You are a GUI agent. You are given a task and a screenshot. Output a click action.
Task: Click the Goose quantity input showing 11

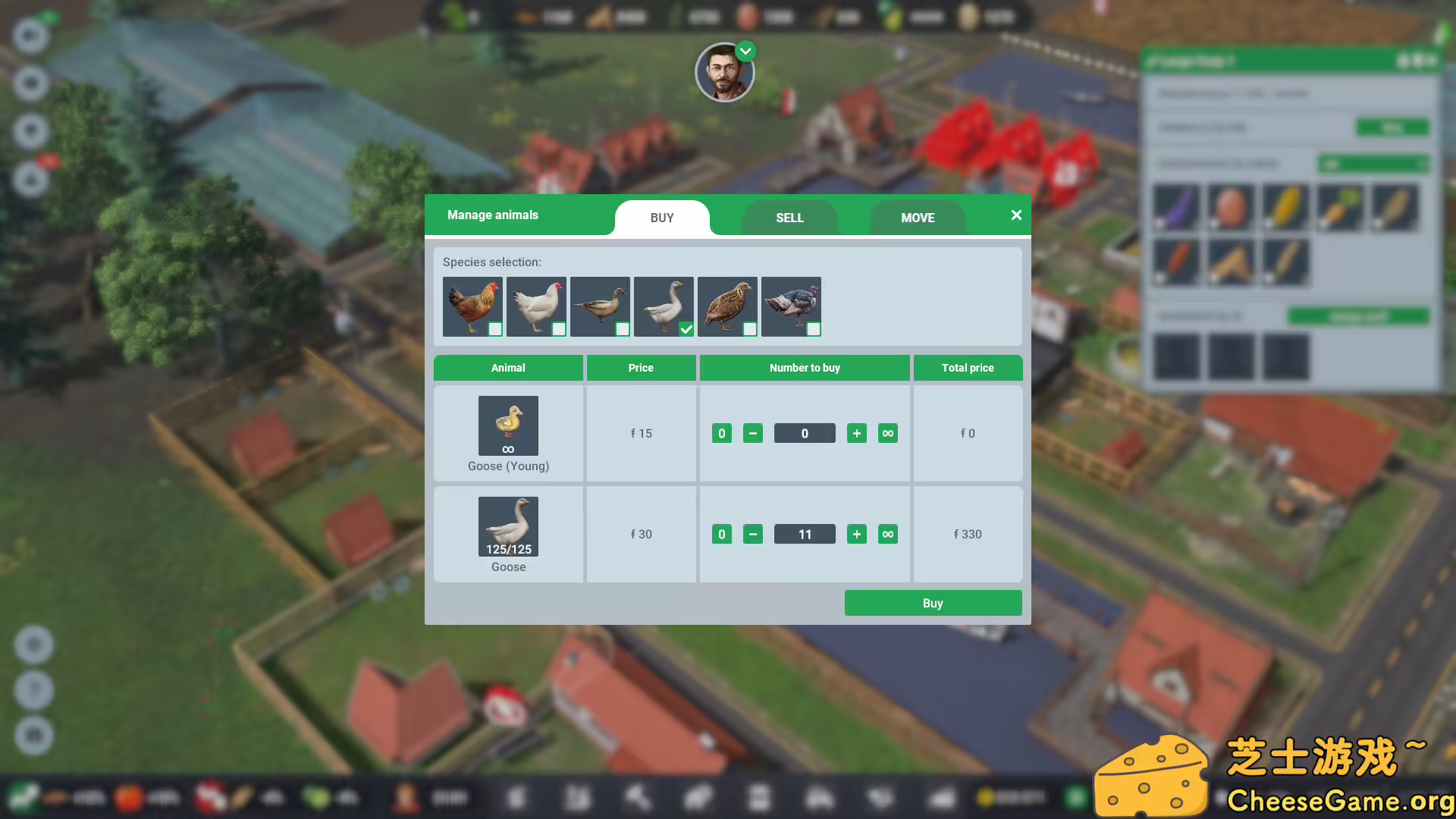click(804, 534)
